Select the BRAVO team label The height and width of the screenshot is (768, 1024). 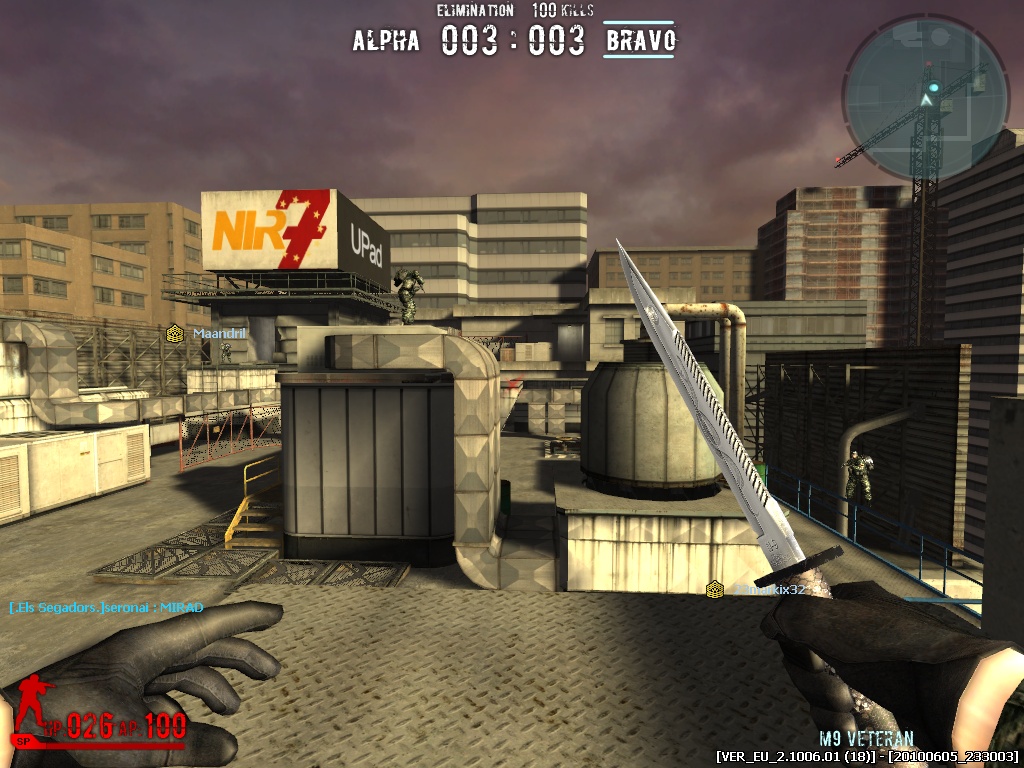coord(640,41)
